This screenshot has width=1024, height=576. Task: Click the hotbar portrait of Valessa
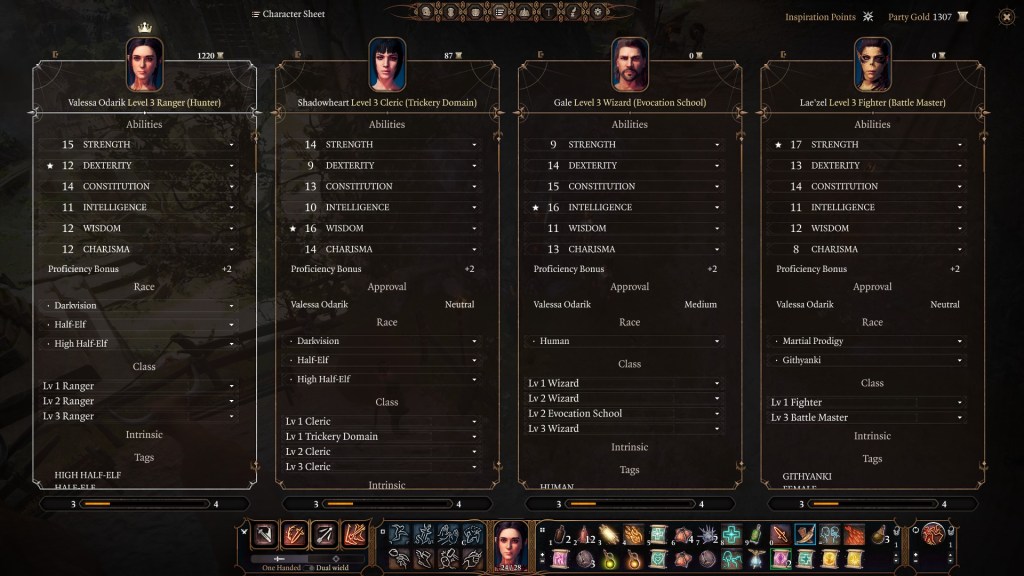click(x=511, y=546)
